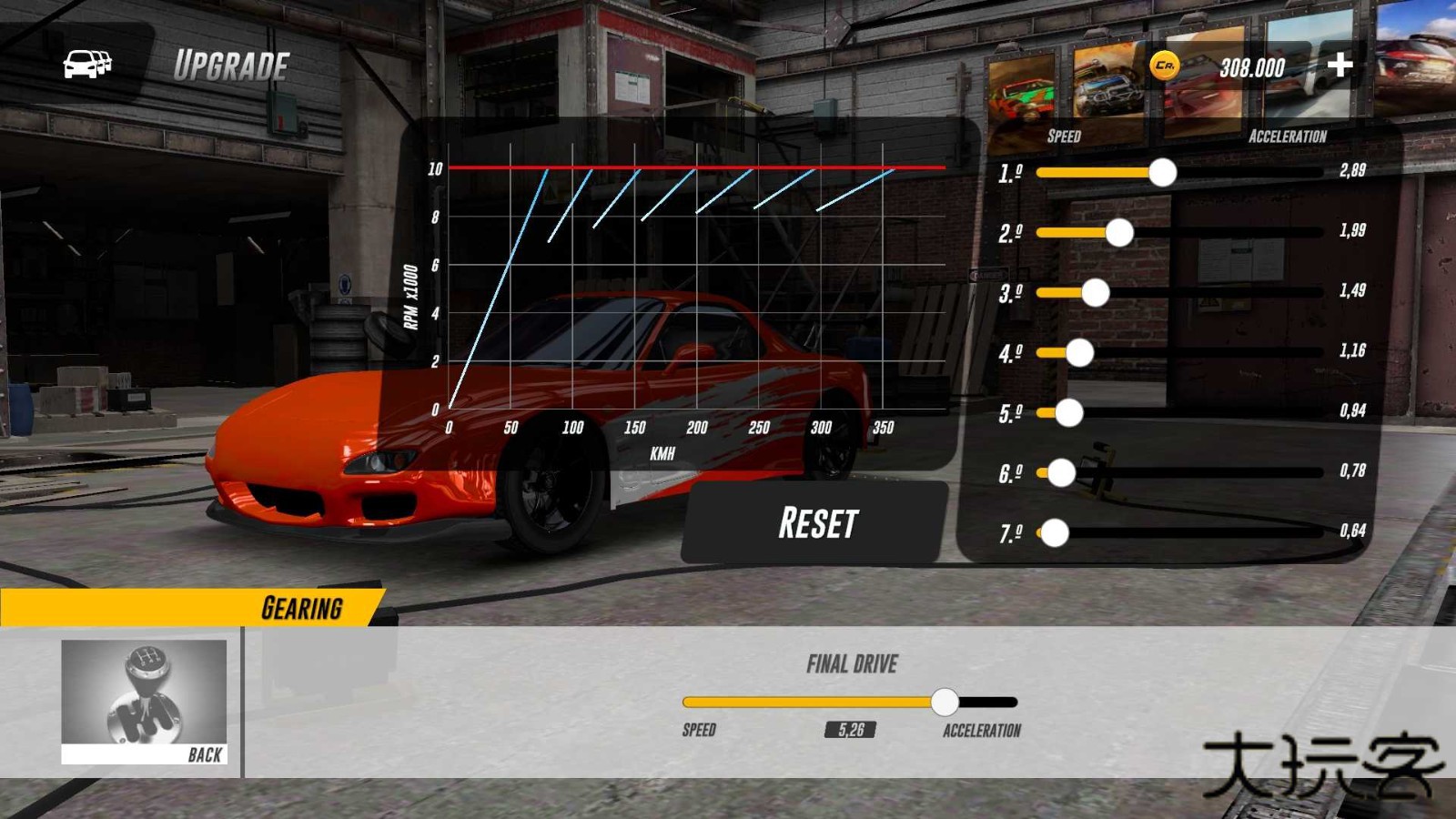This screenshot has height=819, width=1456.
Task: Click the 2nd gear slider knob
Action: [x=1120, y=233]
